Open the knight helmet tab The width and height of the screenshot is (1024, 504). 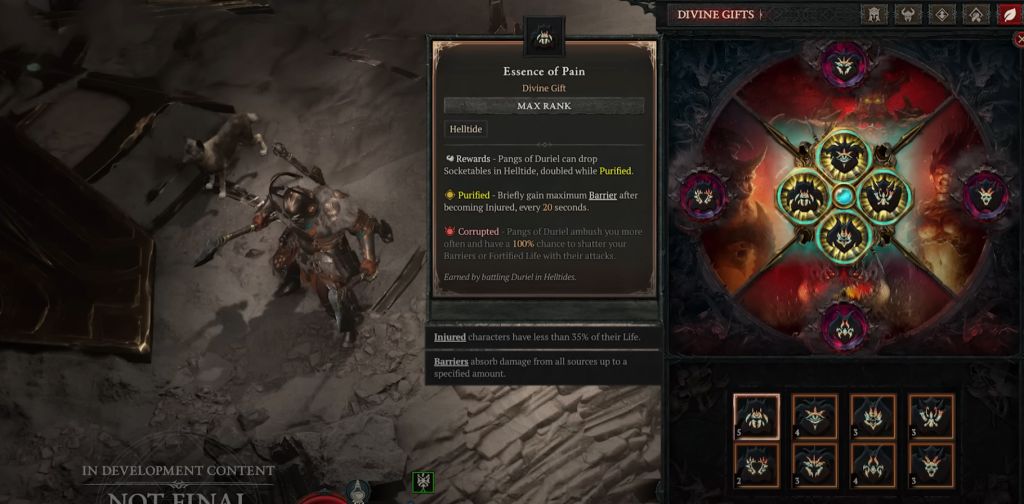pos(874,15)
